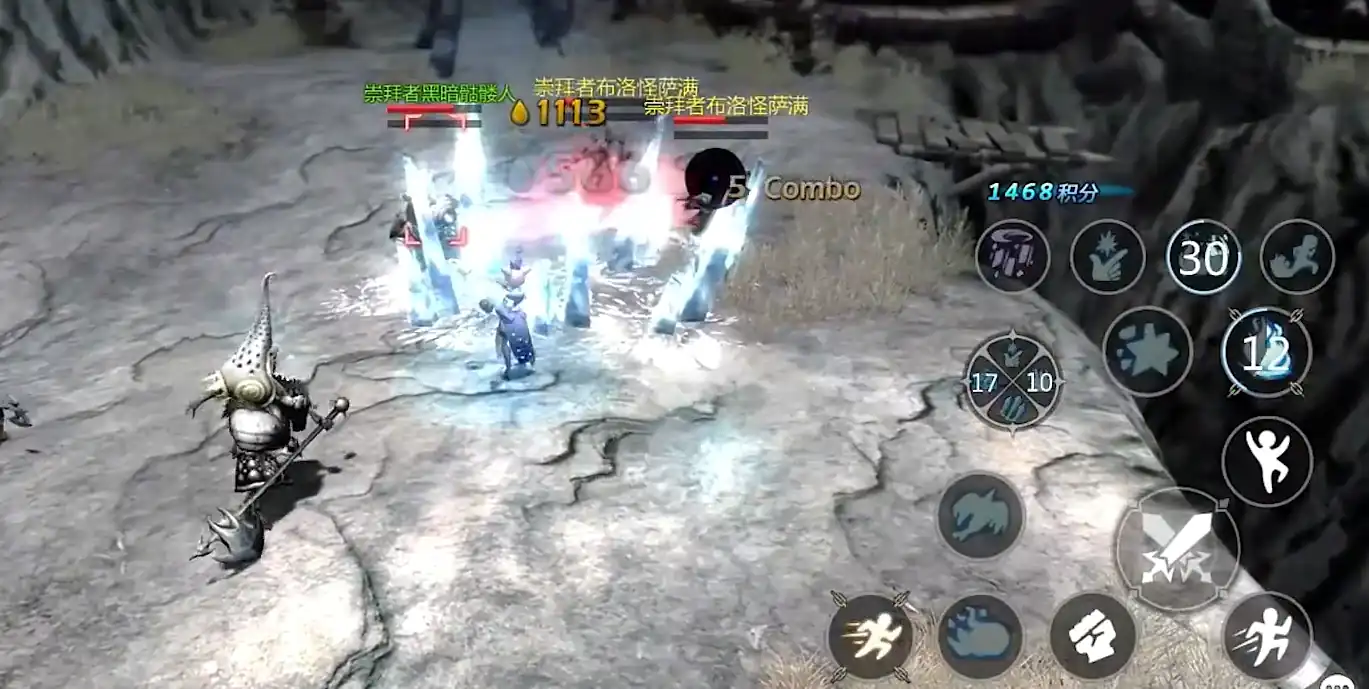
Task: Tap the dash icon with corner arrows
Action: pyautogui.click(x=870, y=636)
